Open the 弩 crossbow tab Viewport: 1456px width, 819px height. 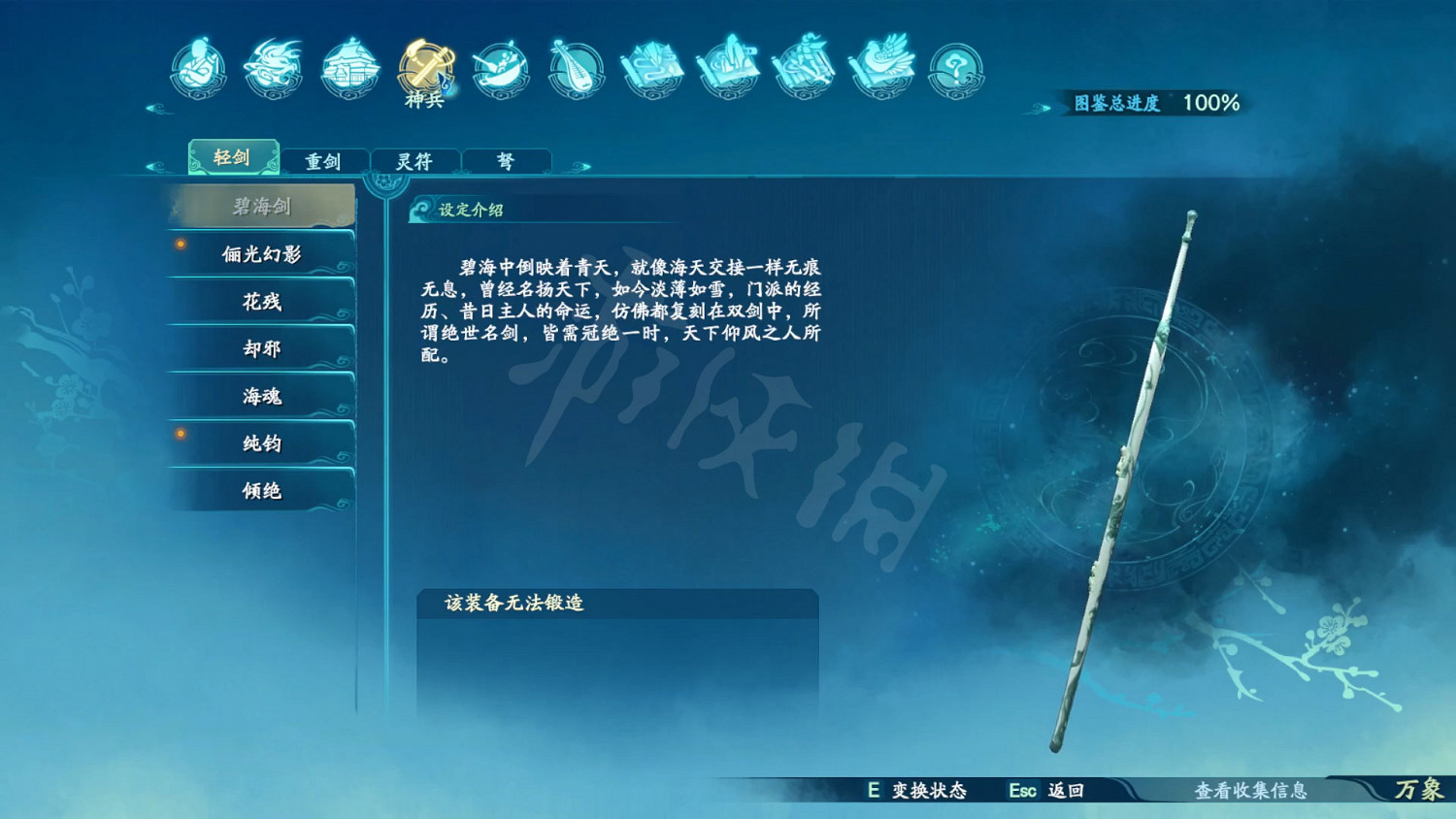(x=506, y=160)
